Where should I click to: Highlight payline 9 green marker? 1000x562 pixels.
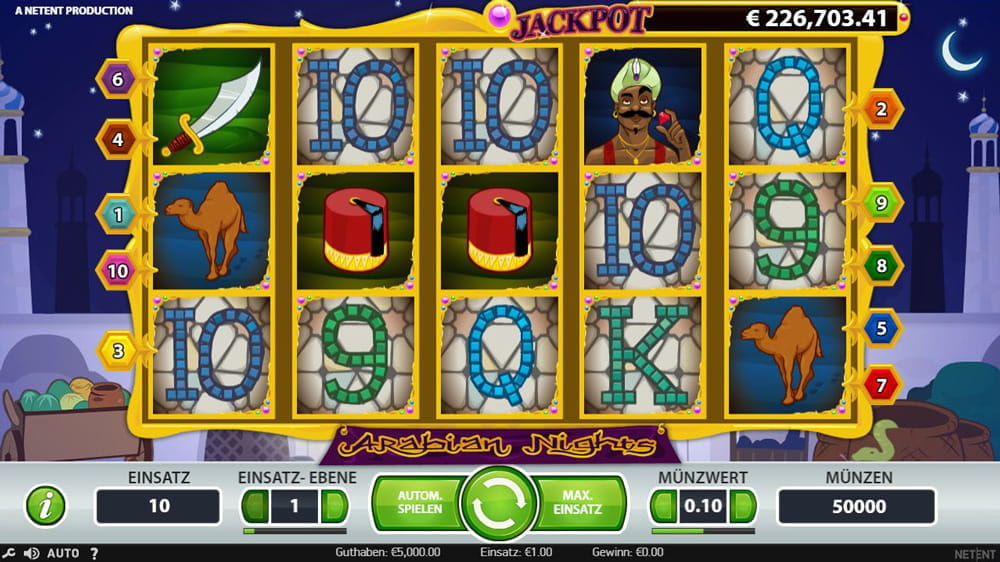coord(882,204)
